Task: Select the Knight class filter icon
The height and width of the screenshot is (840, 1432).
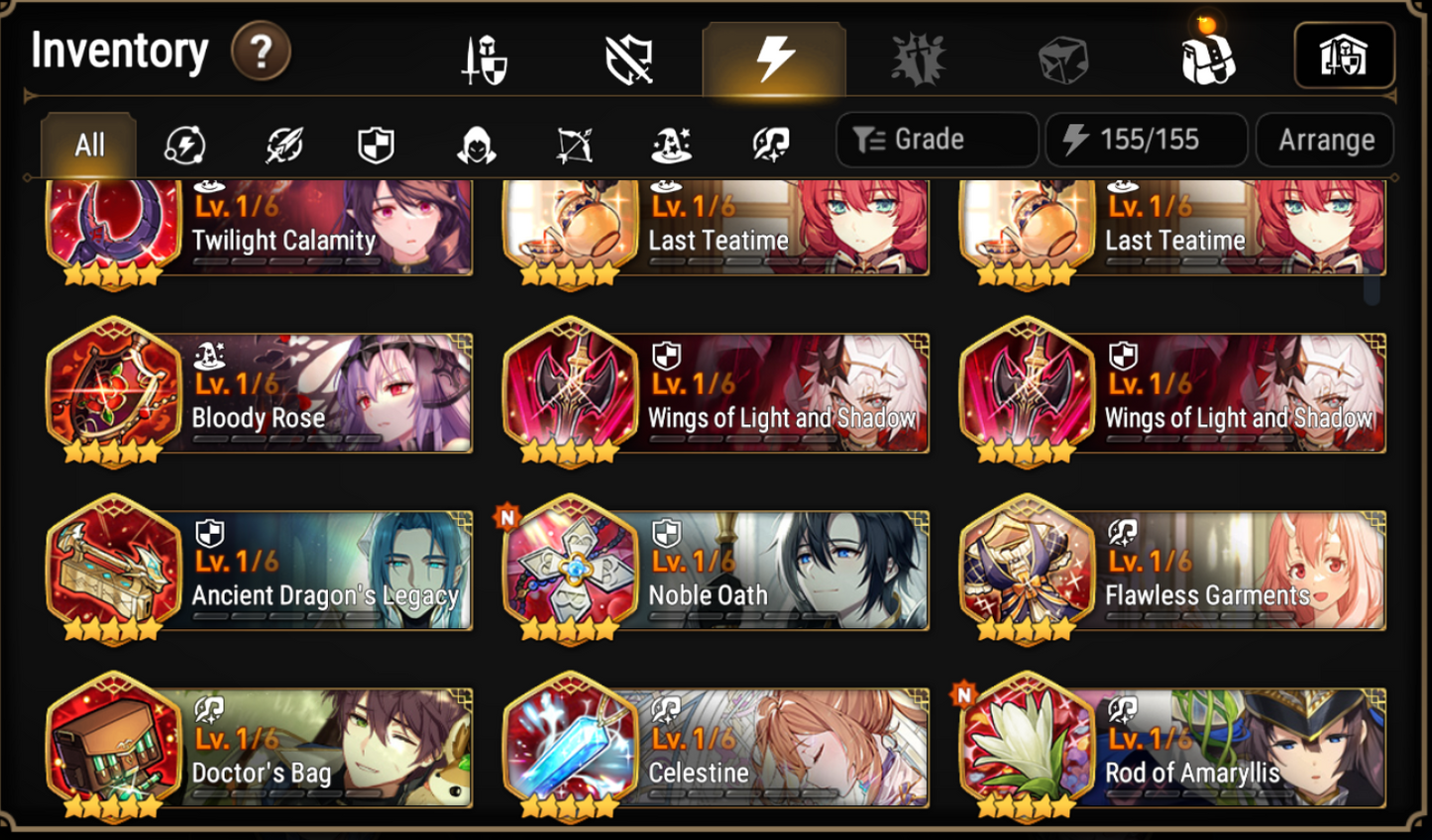Action: (377, 144)
